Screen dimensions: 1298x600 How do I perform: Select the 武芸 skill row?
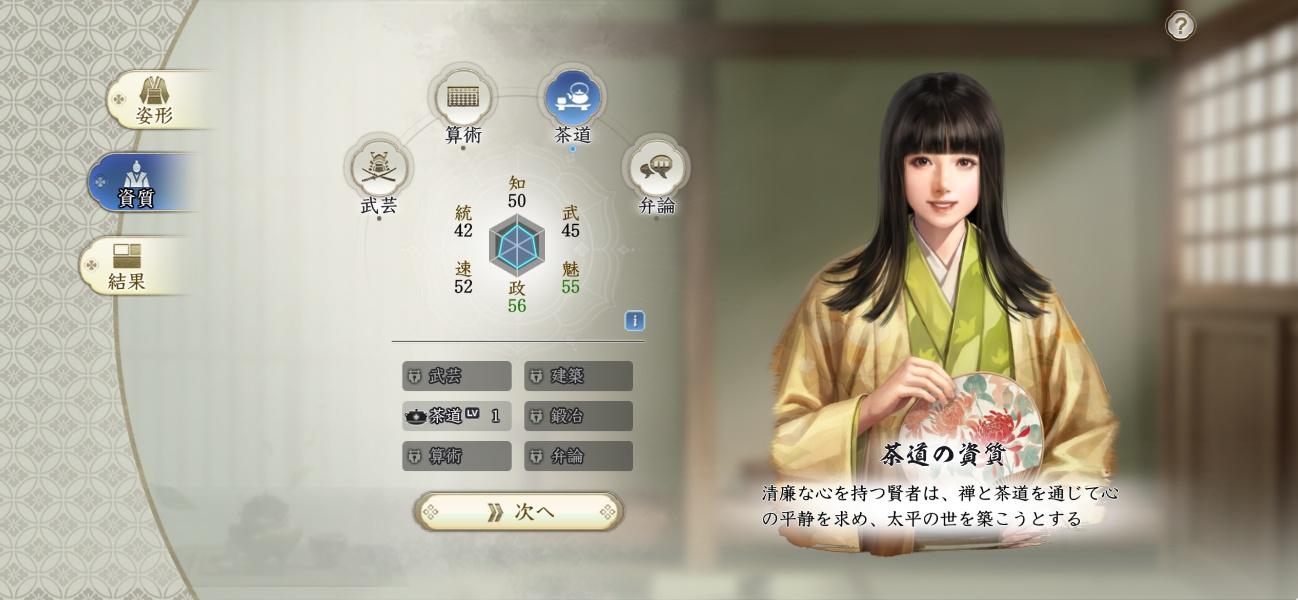pos(456,376)
